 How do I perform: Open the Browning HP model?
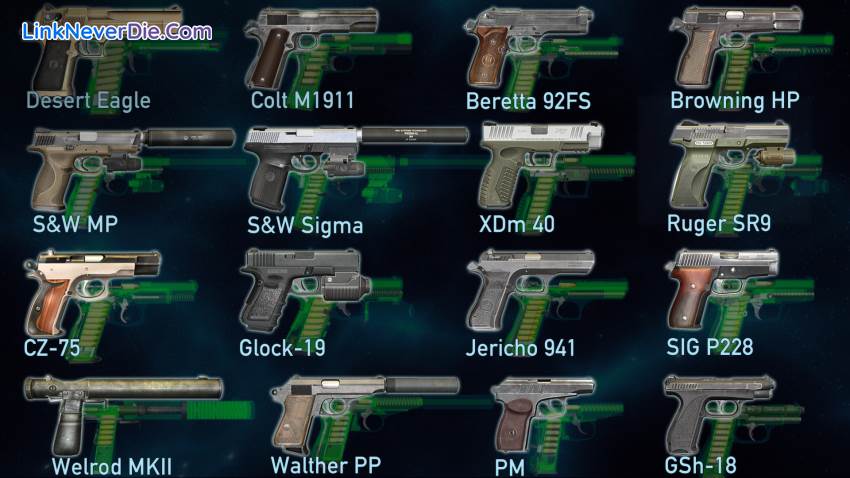[733, 50]
